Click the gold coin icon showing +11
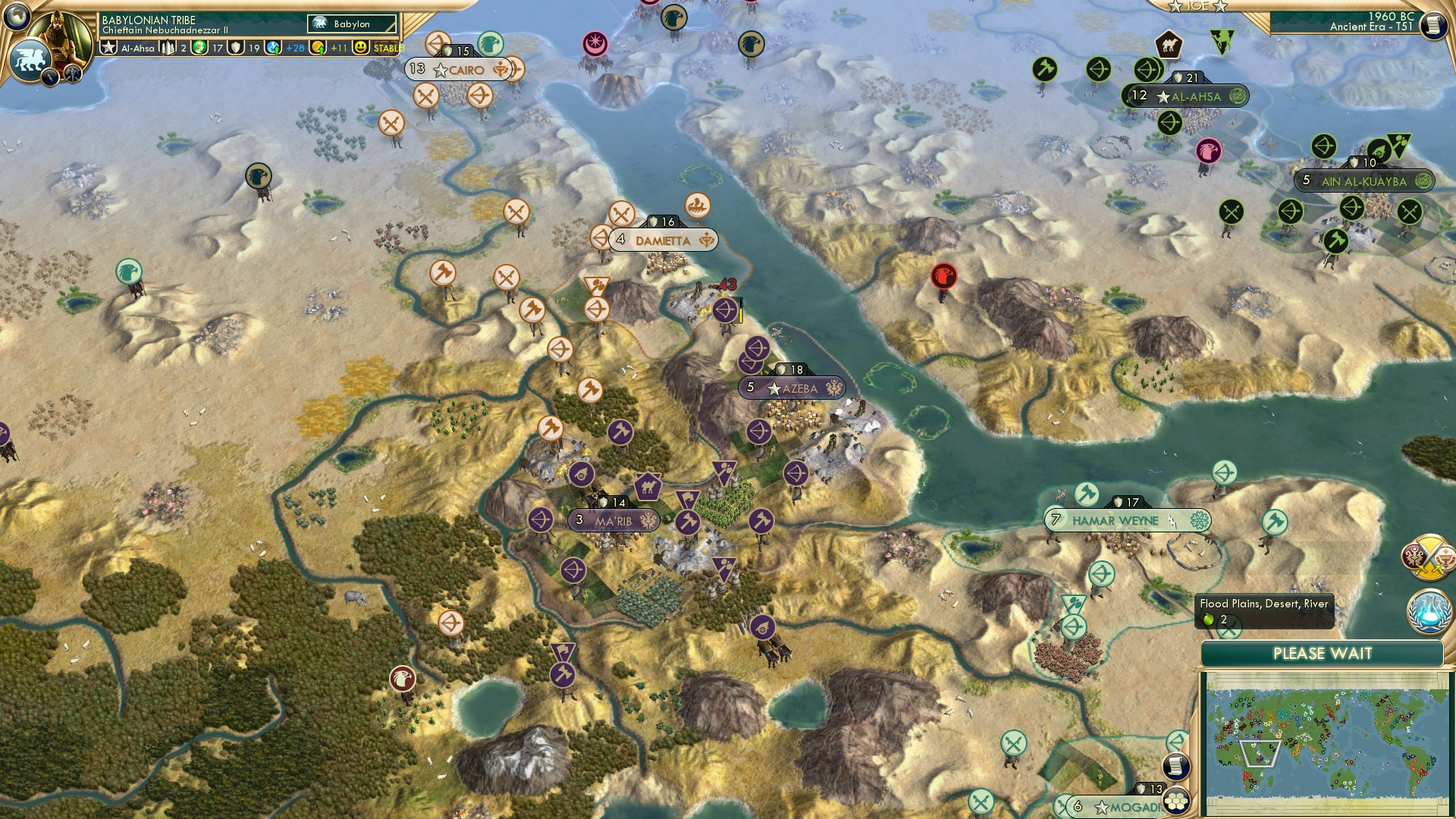Viewport: 1456px width, 819px height. pyautogui.click(x=319, y=47)
